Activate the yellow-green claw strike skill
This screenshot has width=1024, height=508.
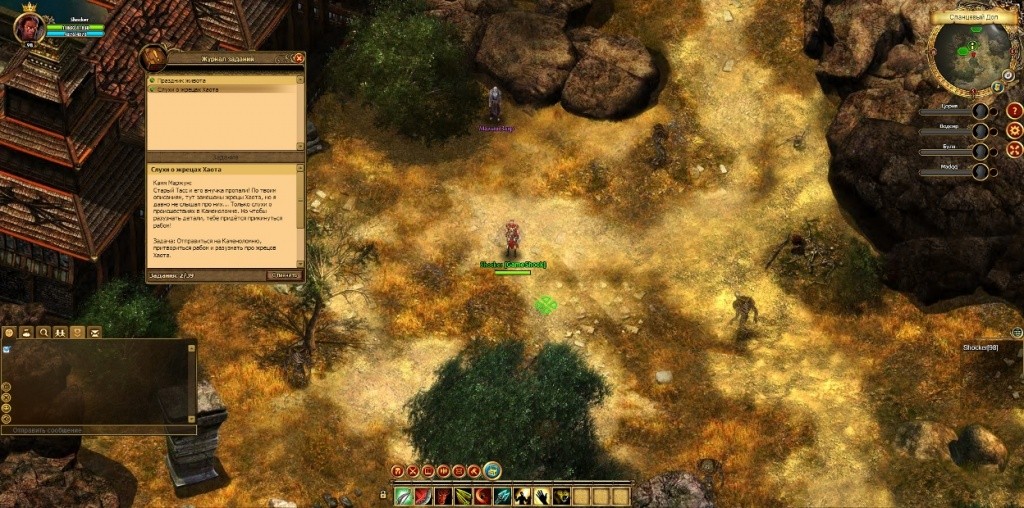click(463, 496)
